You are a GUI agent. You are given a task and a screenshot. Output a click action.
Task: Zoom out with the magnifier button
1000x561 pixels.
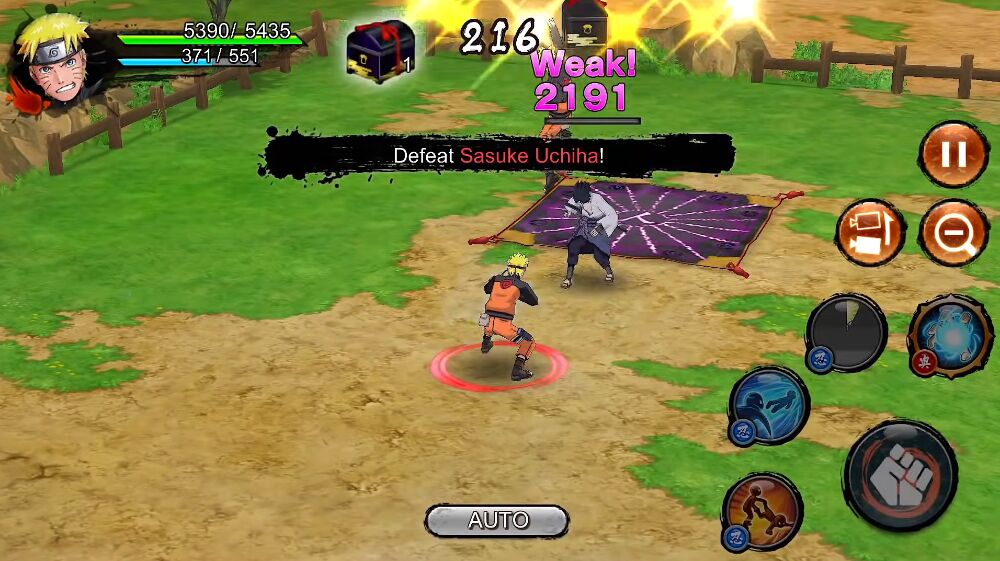953,232
